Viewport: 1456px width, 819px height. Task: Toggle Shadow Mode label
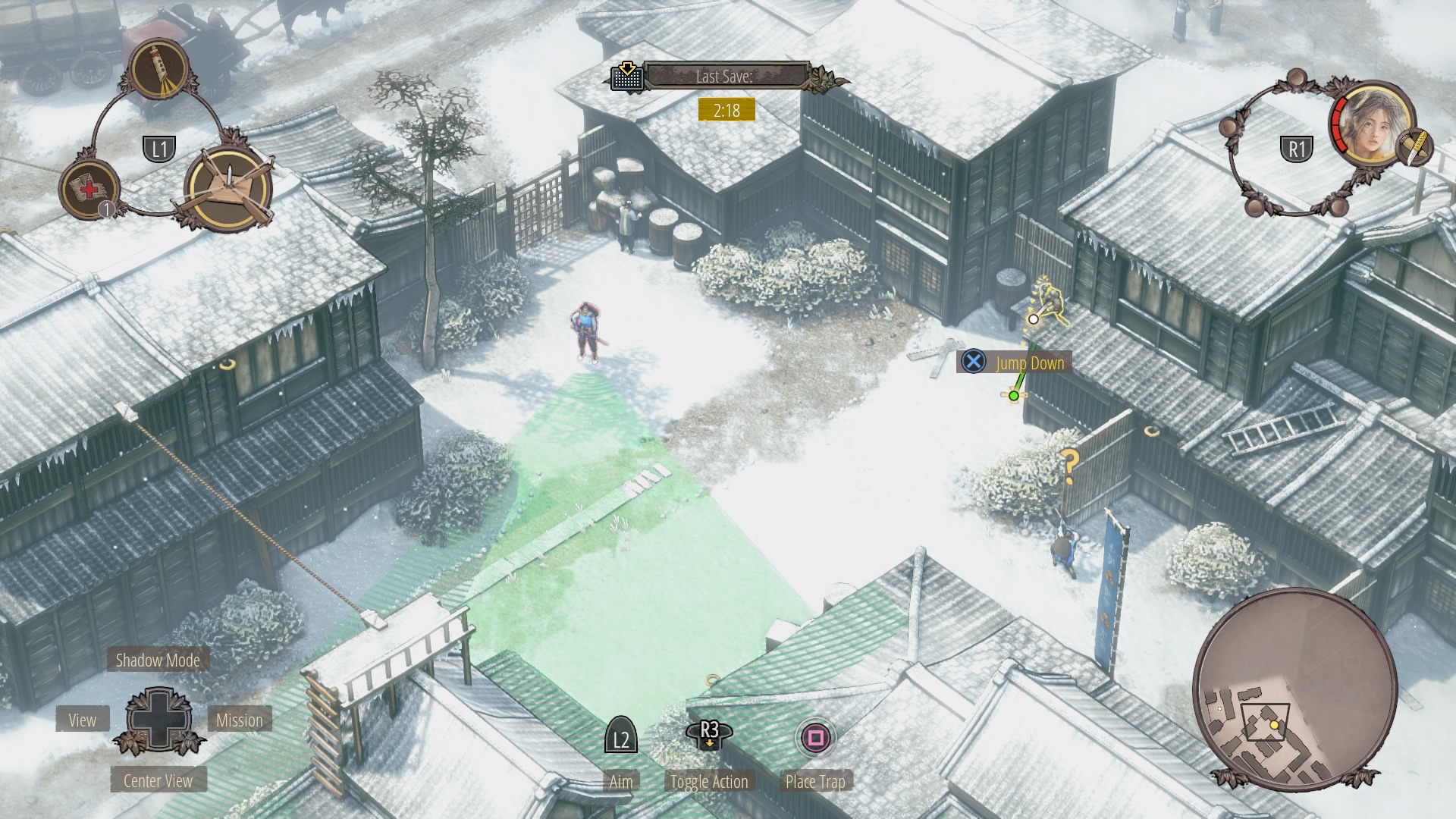[x=158, y=660]
